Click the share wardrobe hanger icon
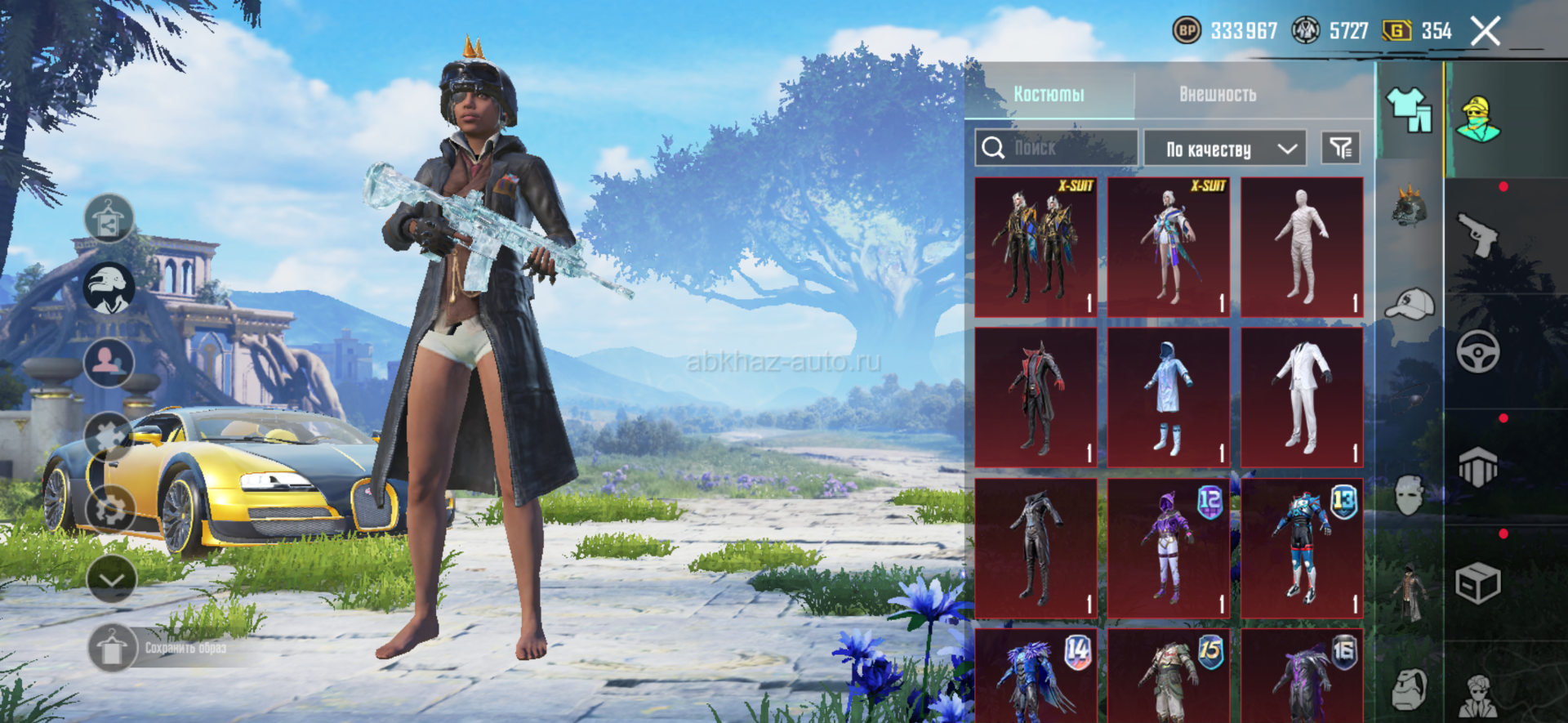Image resolution: width=1568 pixels, height=723 pixels. point(109,218)
